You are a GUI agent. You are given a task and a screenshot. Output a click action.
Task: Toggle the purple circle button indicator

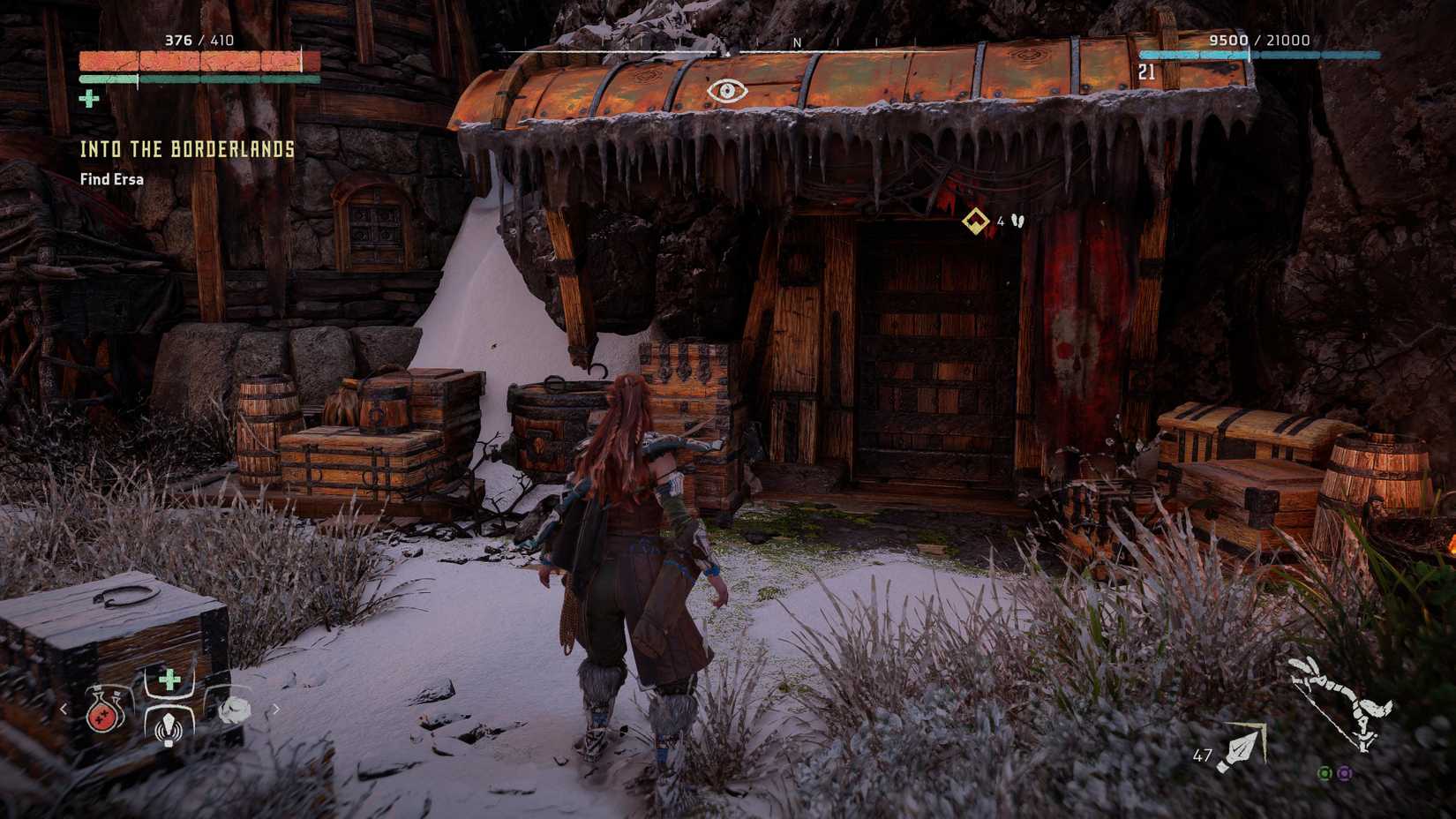point(1345,773)
